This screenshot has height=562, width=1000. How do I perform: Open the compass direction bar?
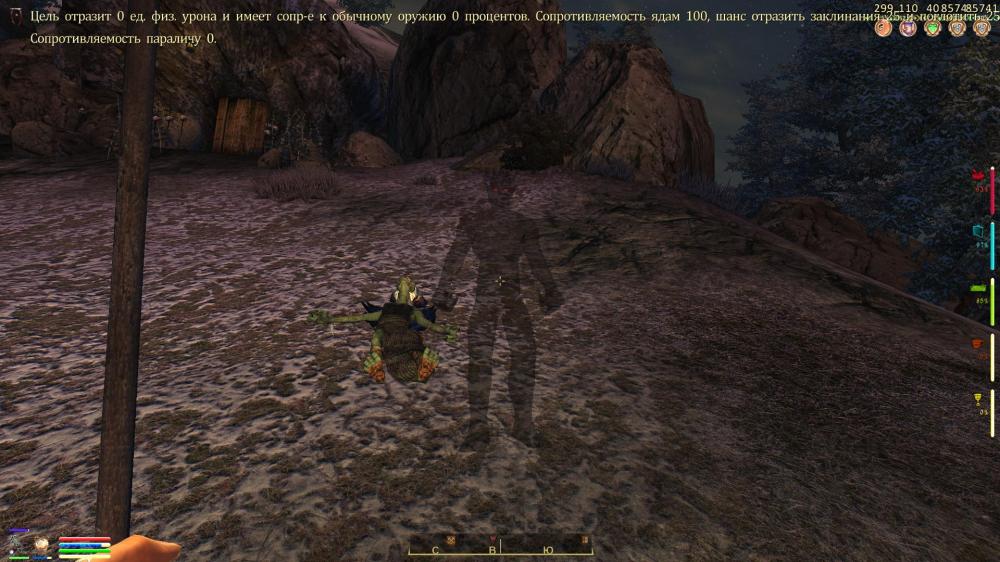(500, 547)
